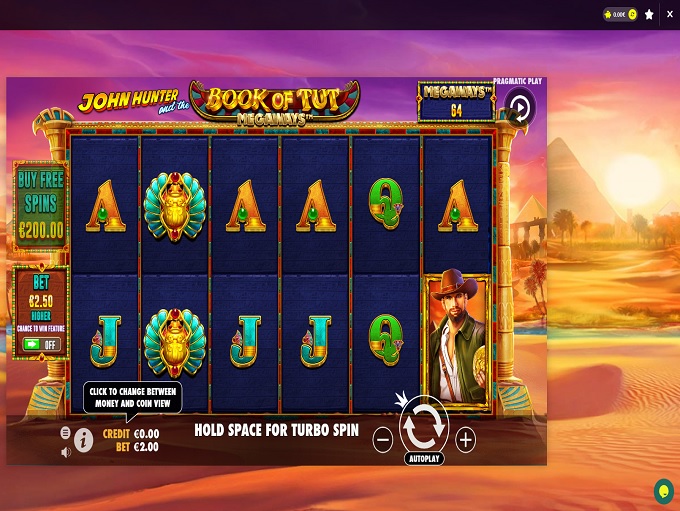Toggle the higher chance to win feature switch
This screenshot has height=511, width=680.
tap(41, 344)
